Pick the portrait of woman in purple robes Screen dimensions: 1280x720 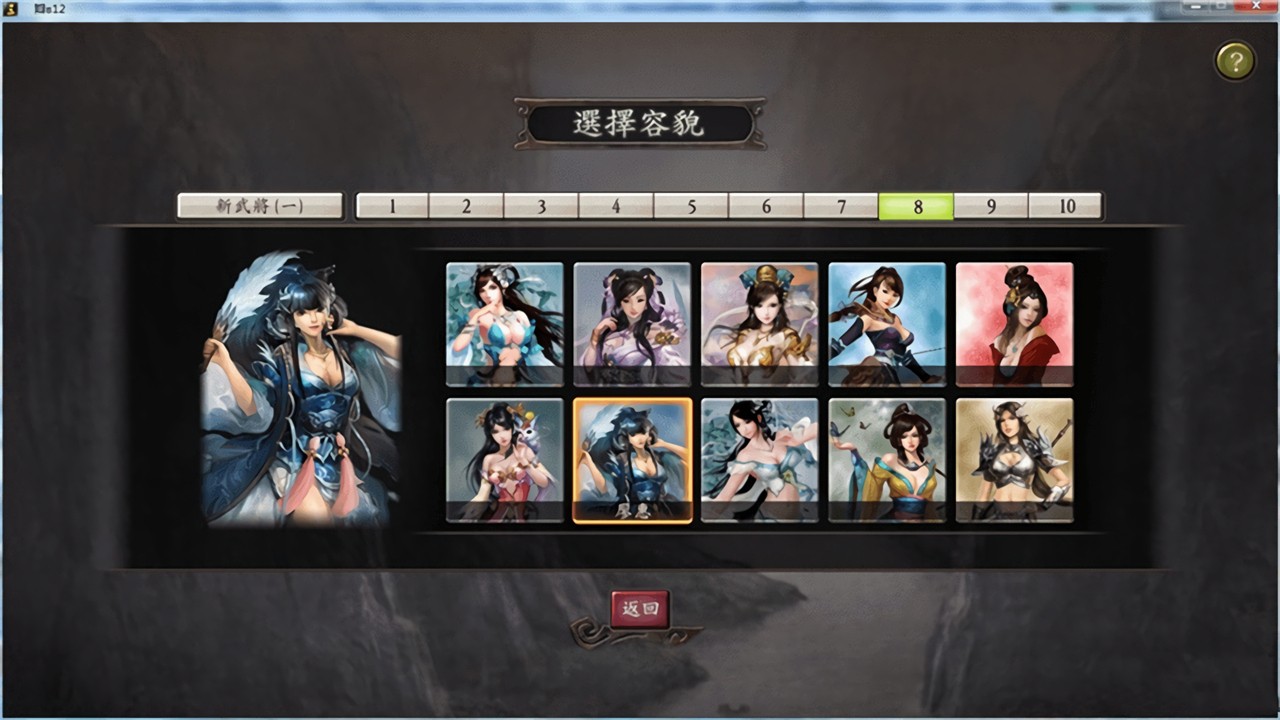coord(632,324)
